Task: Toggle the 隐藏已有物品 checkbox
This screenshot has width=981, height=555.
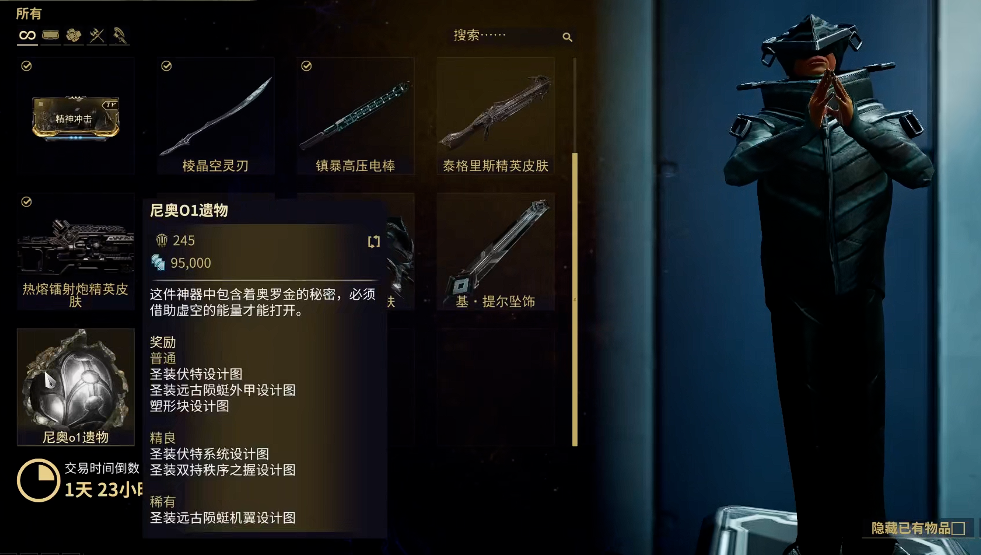Action: pos(958,528)
